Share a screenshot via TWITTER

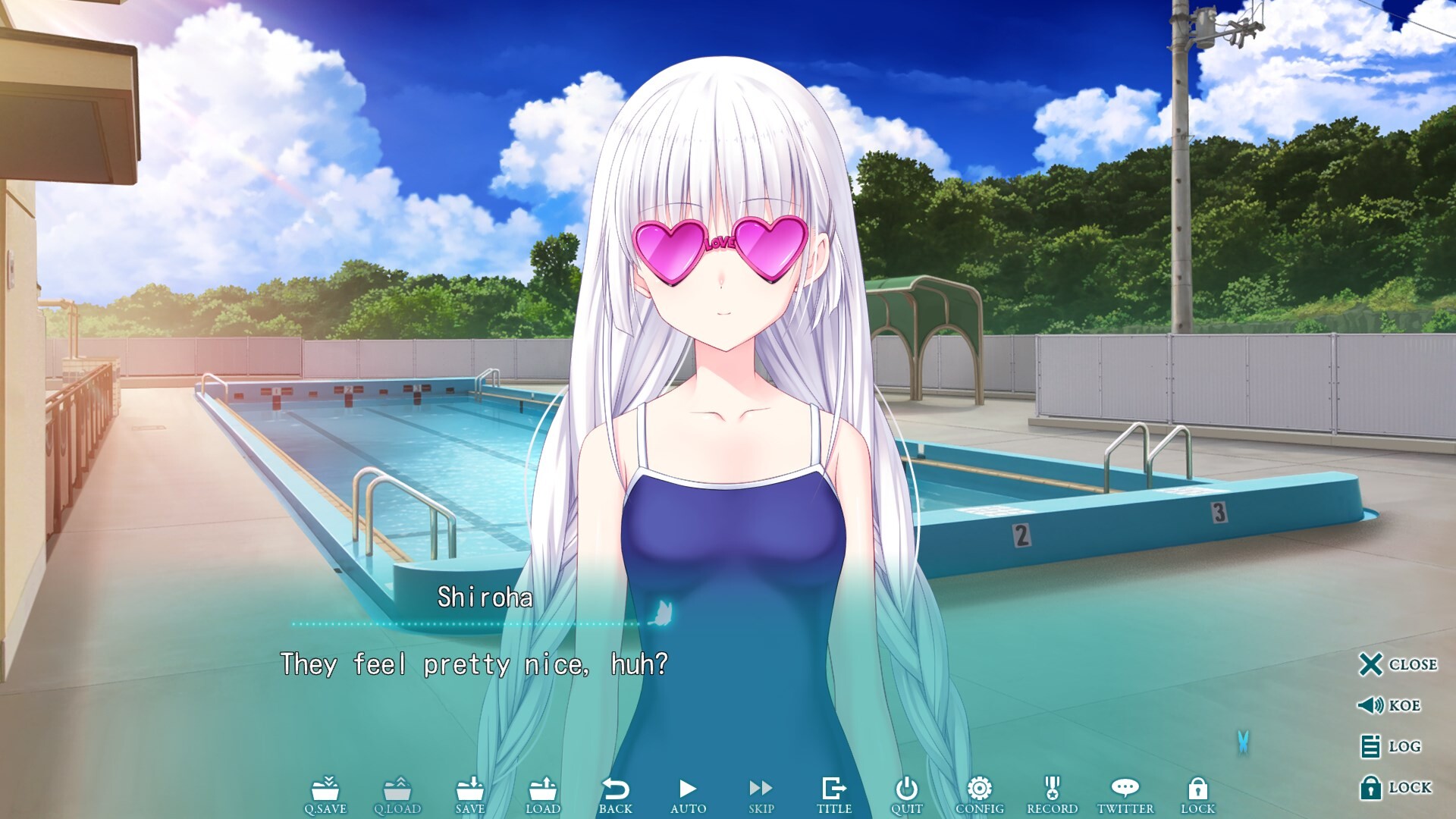coord(1125,793)
